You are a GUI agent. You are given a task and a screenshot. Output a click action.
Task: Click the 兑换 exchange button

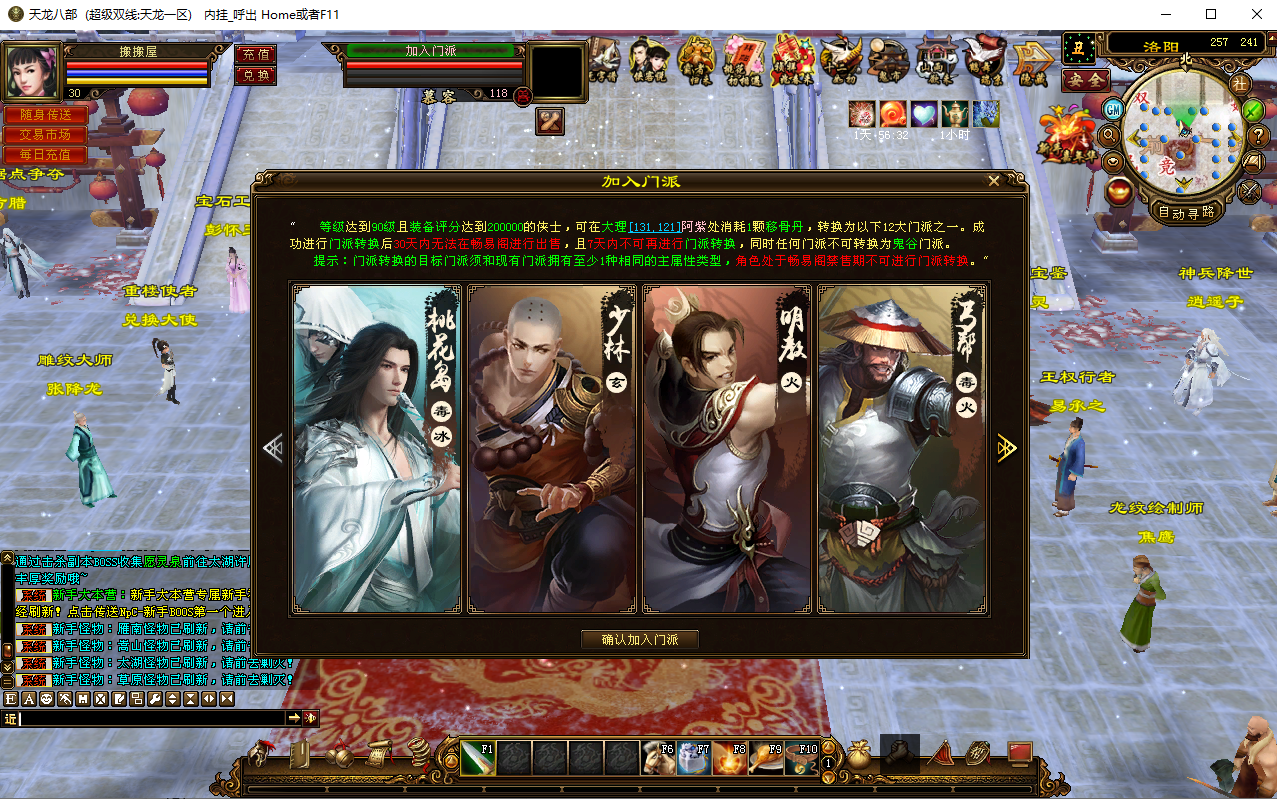pyautogui.click(x=255, y=75)
